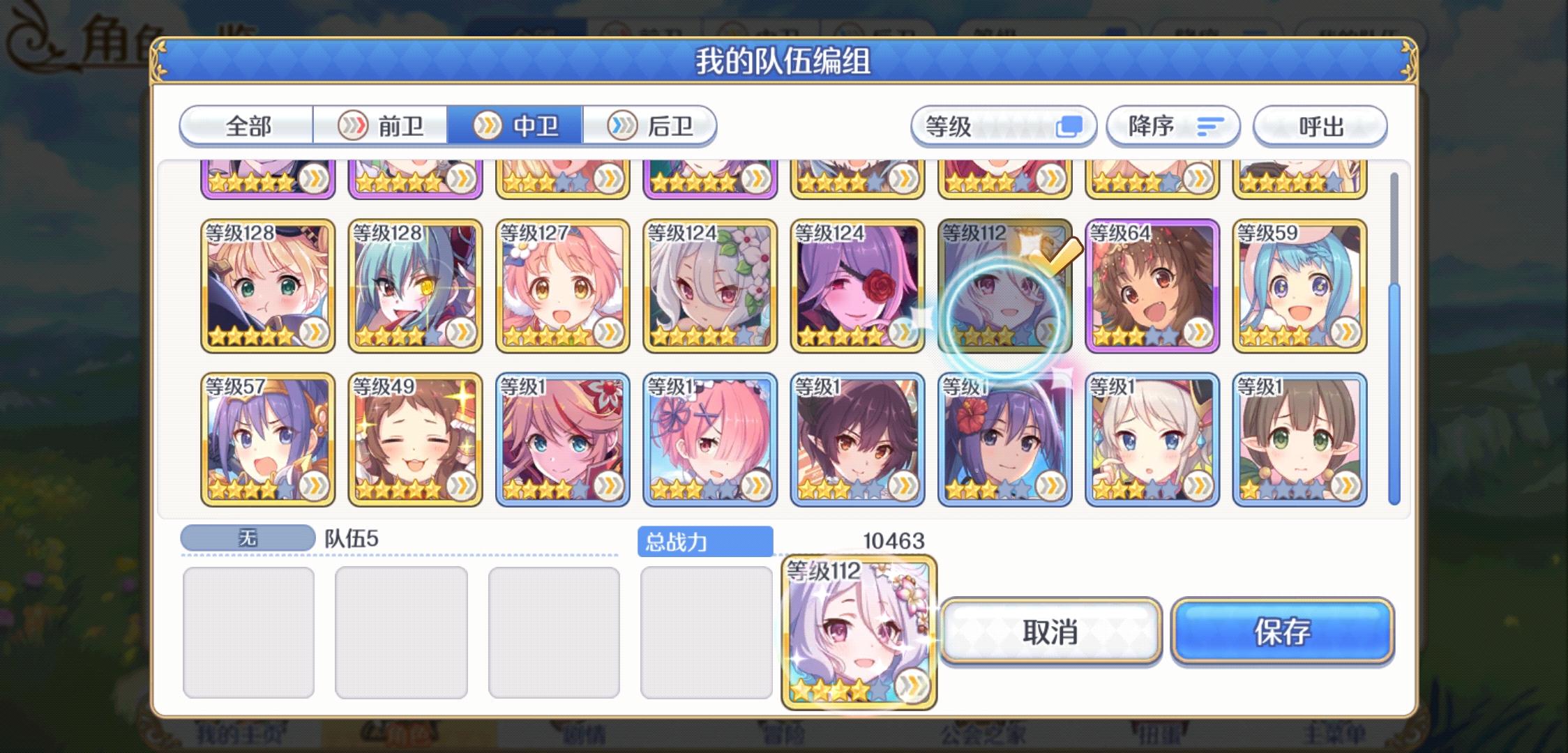Select the level 64 tan-skinned character
Screen dimensions: 1568x753
point(1152,286)
